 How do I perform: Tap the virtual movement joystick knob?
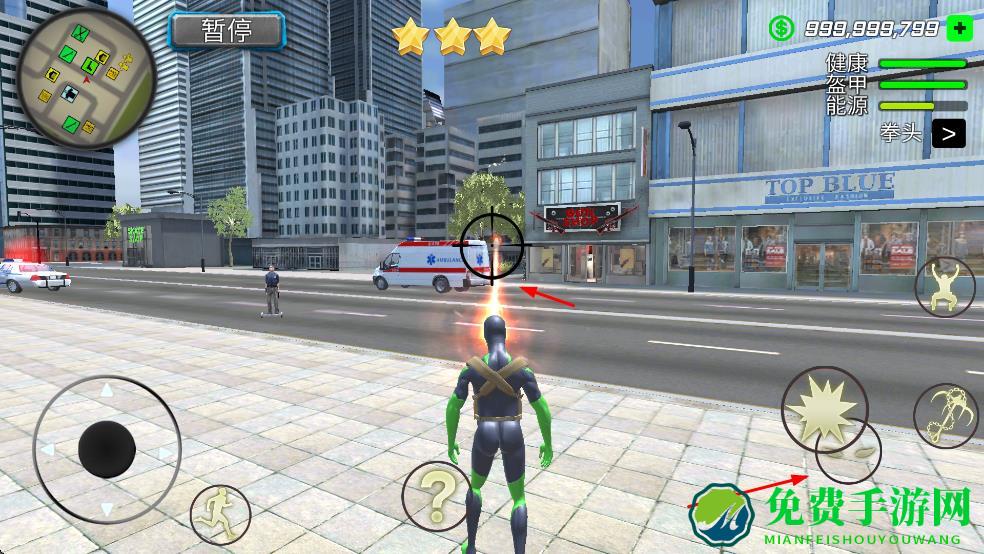[107, 449]
